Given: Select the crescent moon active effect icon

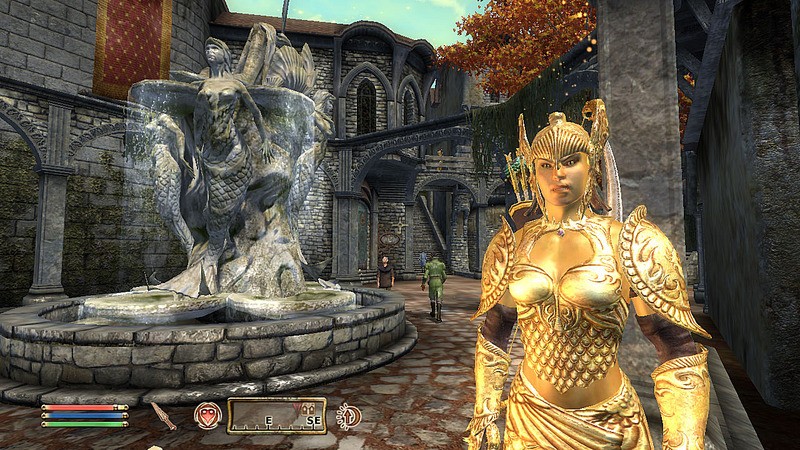Looking at the screenshot, I should point(349,415).
